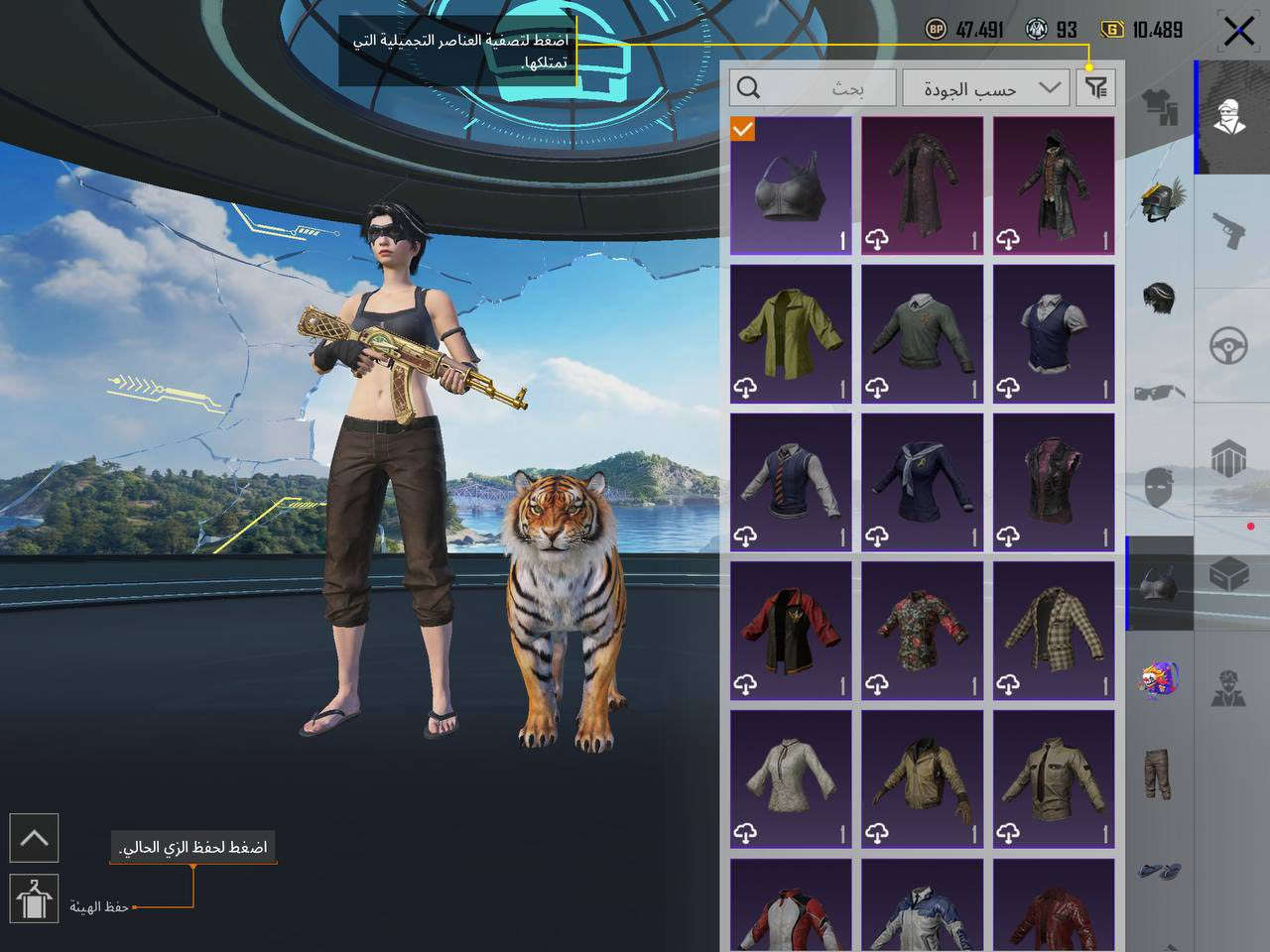Choose the white long-sleeve blouse
This screenshot has height=952, width=1270.
[x=791, y=779]
